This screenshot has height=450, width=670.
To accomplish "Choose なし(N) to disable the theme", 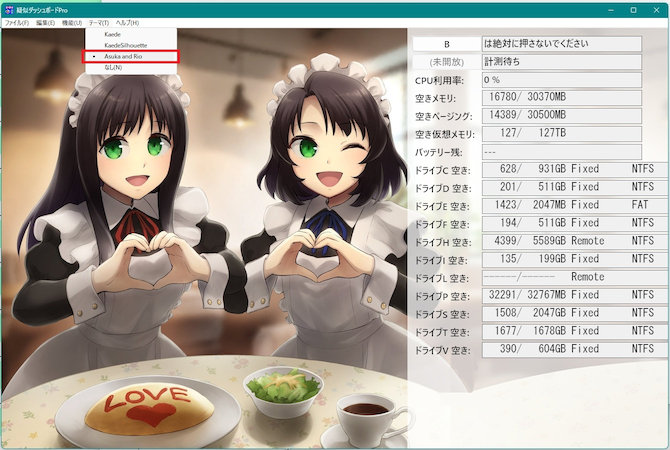I will [x=113, y=68].
